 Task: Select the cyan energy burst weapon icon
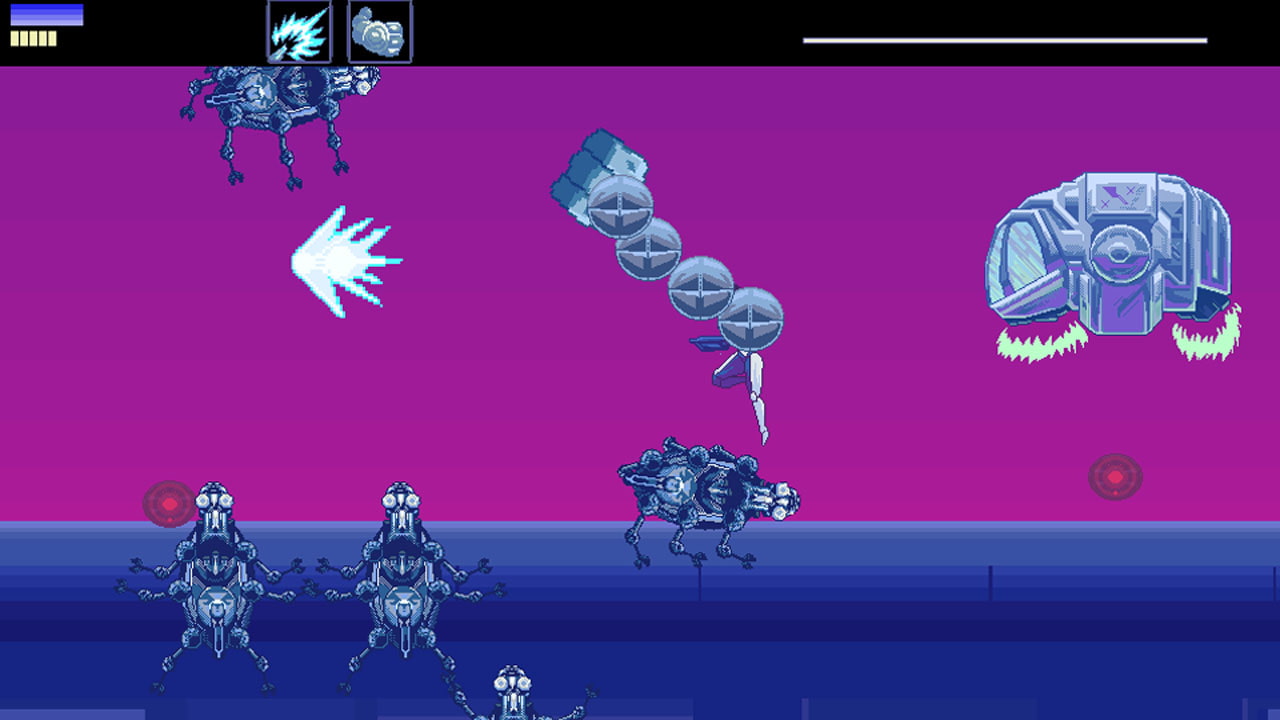[299, 31]
